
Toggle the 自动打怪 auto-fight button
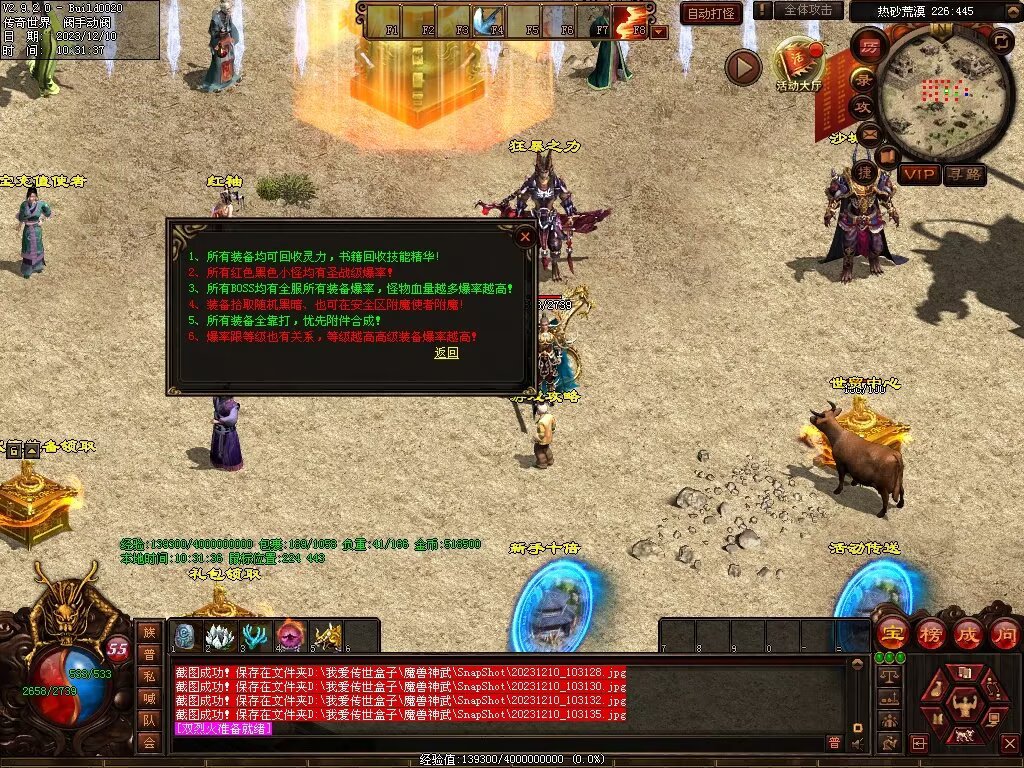point(711,13)
